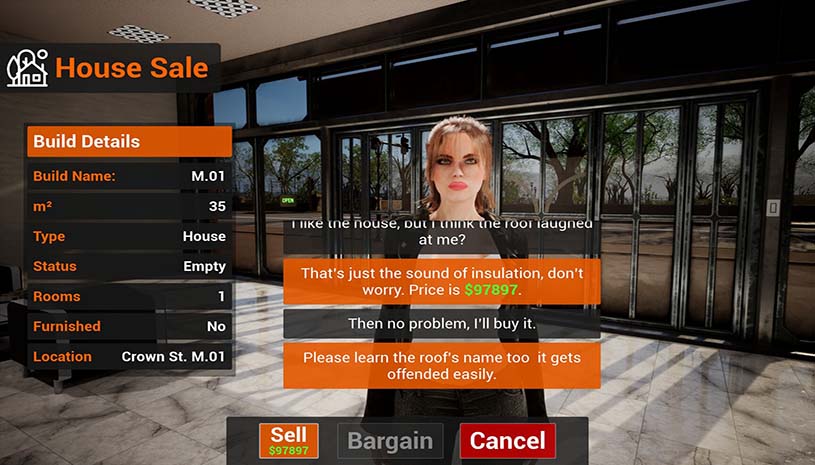Sell the house for $97897
Image resolution: width=815 pixels, height=465 pixels.
pos(289,441)
